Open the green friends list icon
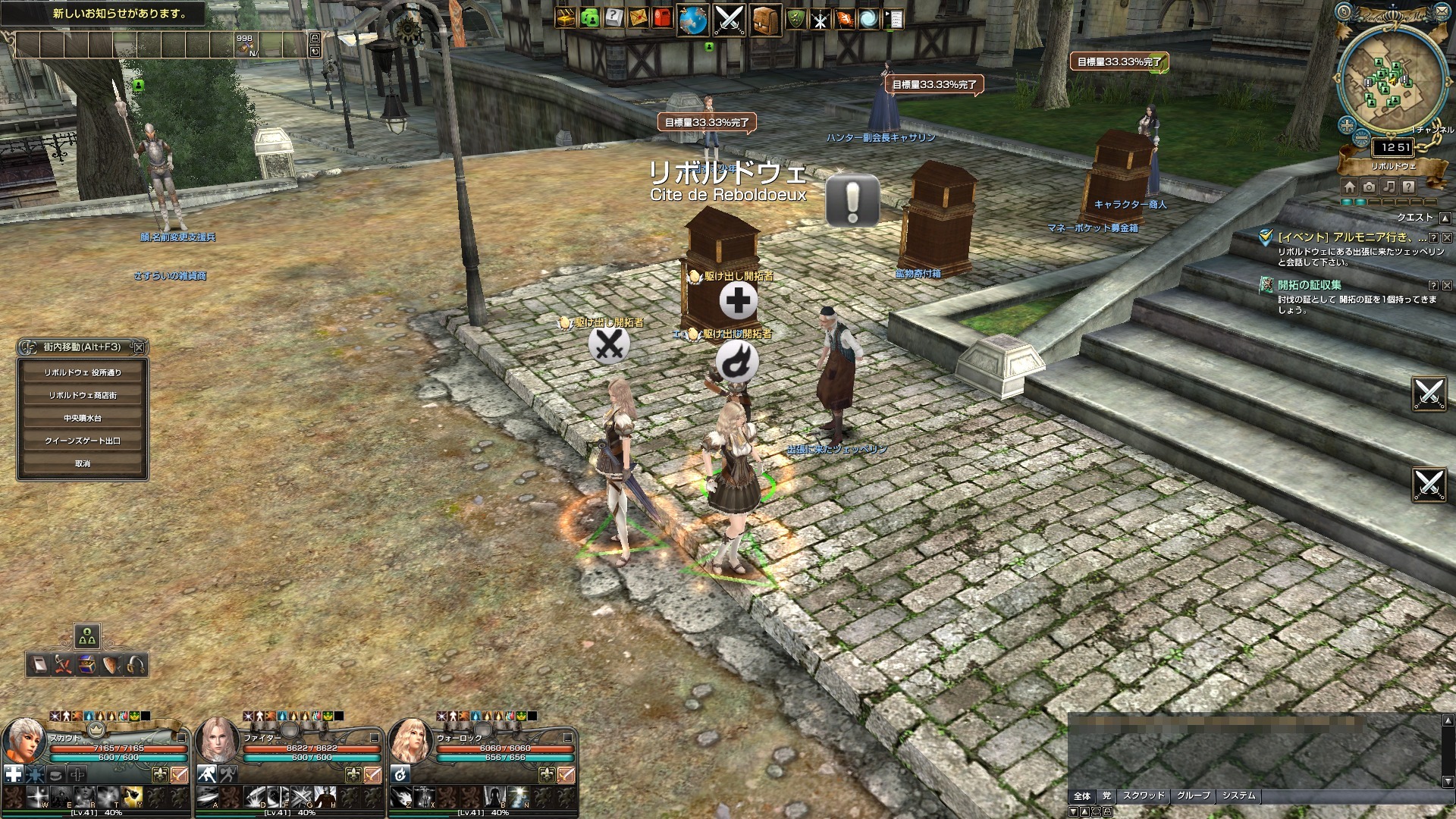 [589, 18]
